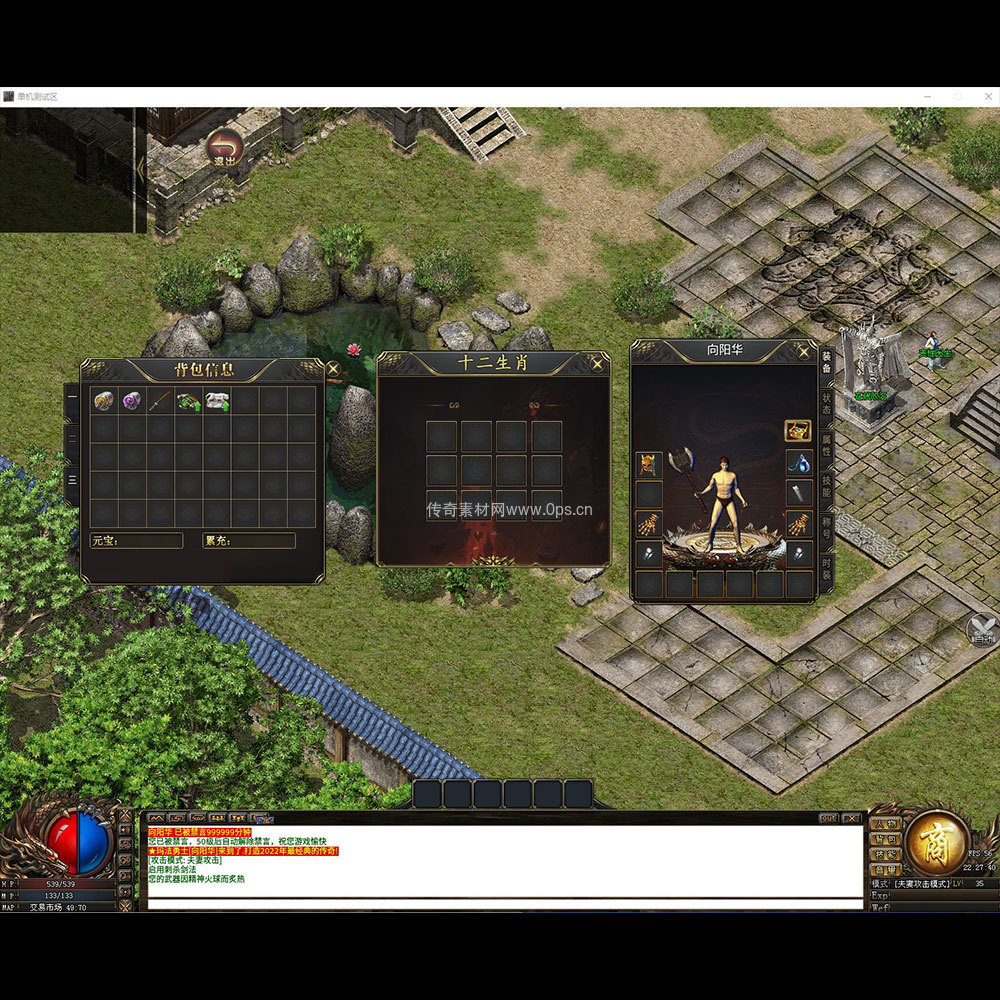Open the golden treasure chest slot
Image resolution: width=1000 pixels, height=1000 pixels.
[x=798, y=432]
